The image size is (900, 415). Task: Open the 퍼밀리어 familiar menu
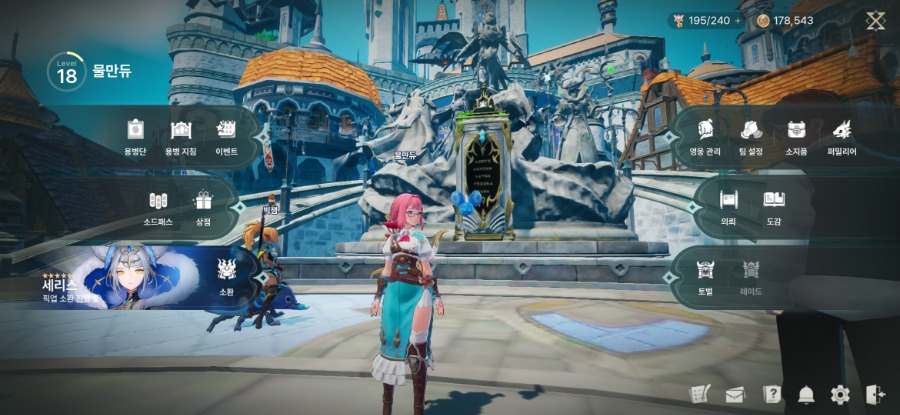pyautogui.click(x=842, y=135)
